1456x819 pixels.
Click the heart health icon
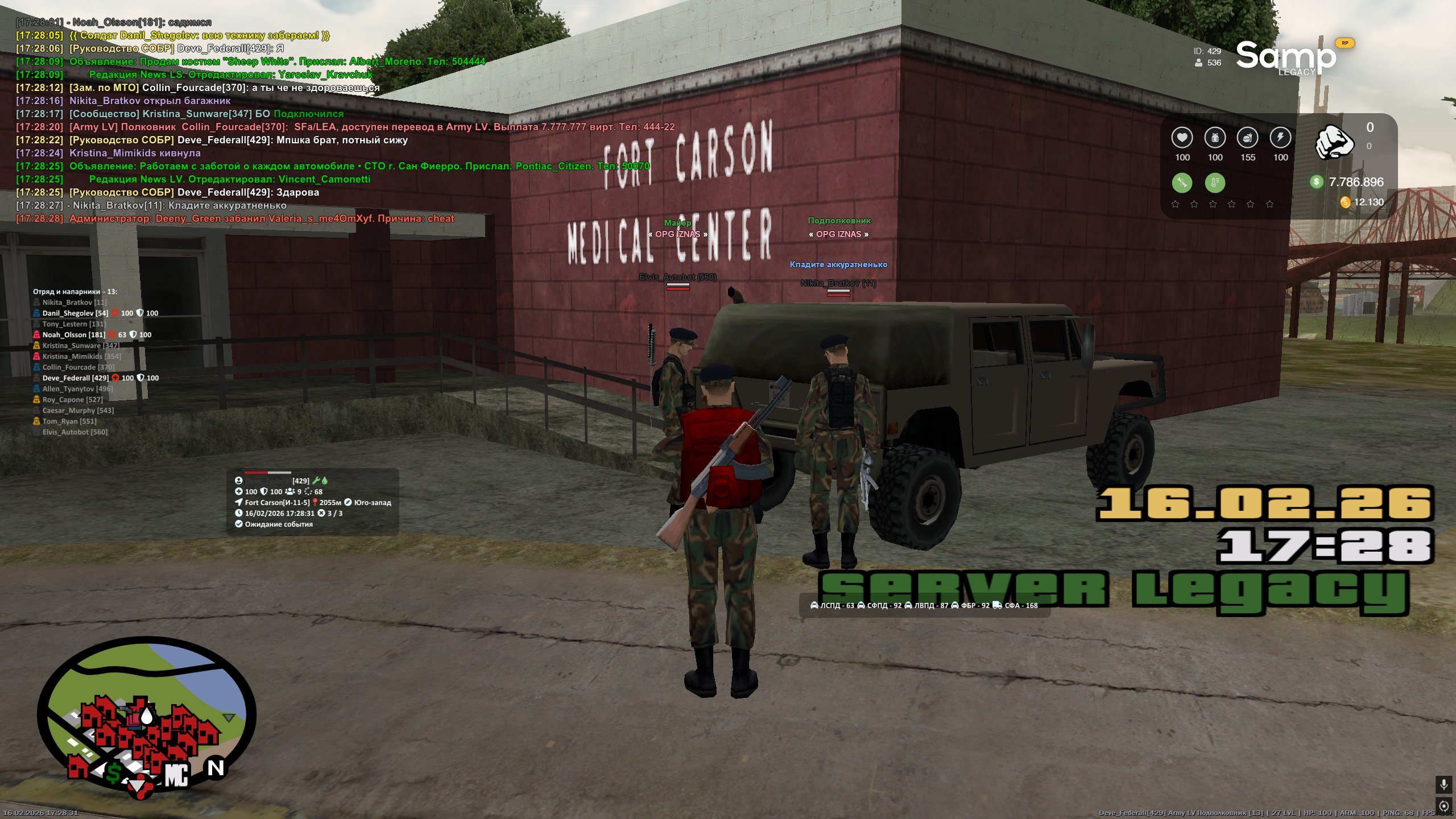[1182, 138]
